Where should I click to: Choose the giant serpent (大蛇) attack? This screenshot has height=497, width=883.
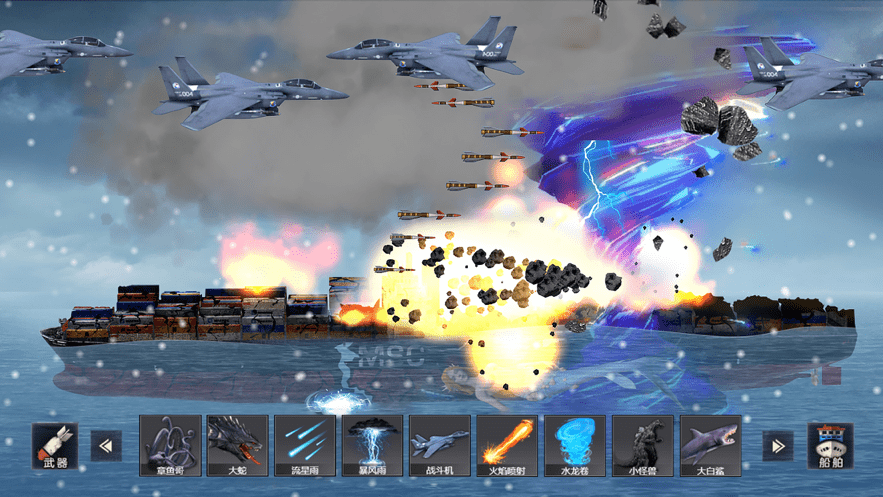coord(237,445)
